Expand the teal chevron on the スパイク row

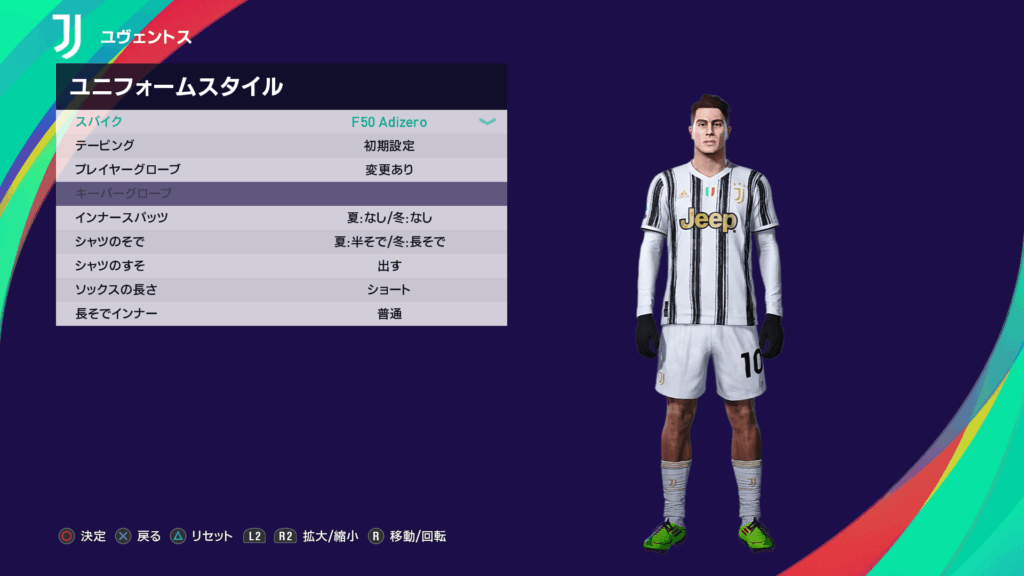click(487, 122)
